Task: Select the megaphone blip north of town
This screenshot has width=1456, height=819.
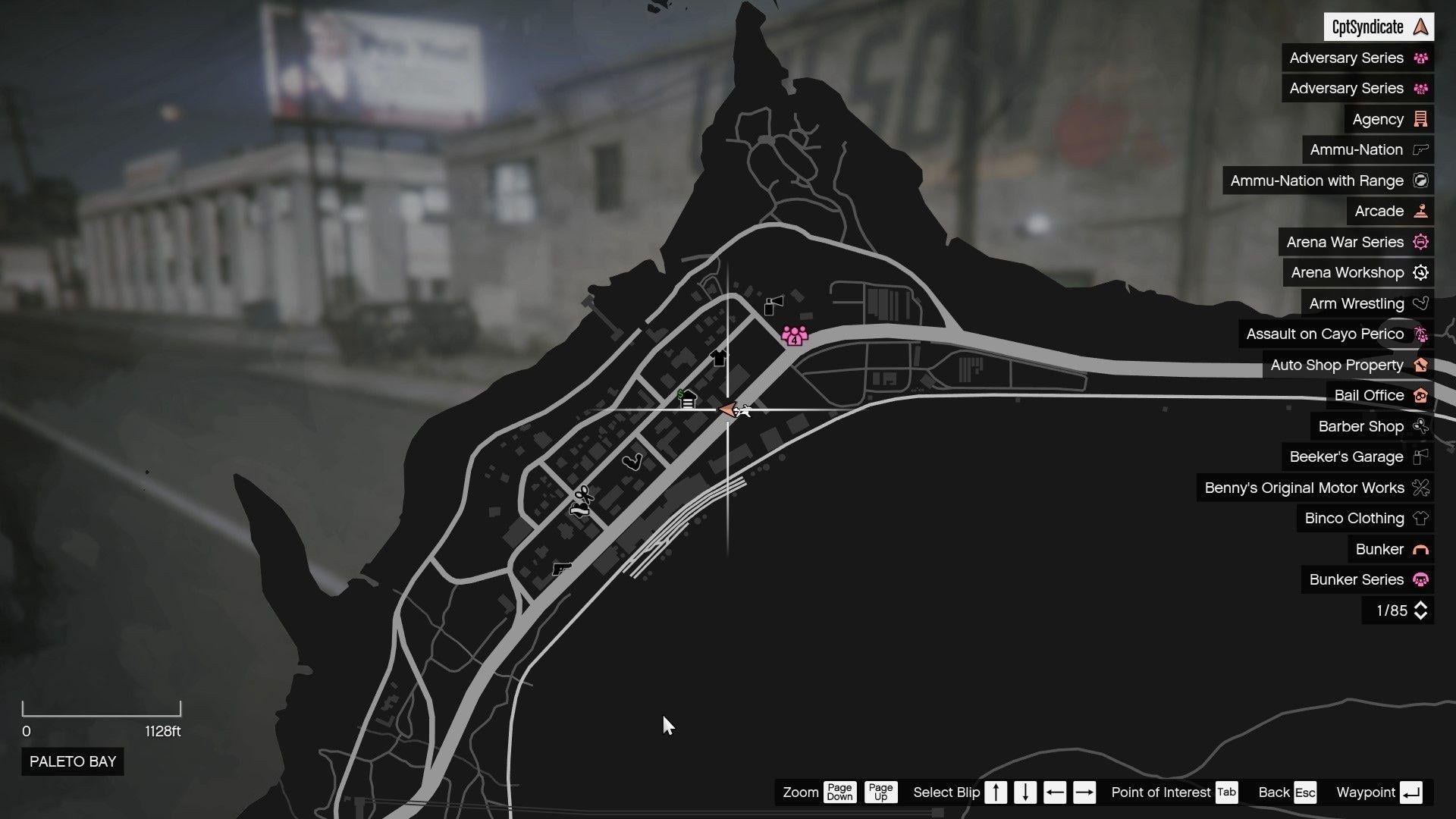Action: point(773,304)
